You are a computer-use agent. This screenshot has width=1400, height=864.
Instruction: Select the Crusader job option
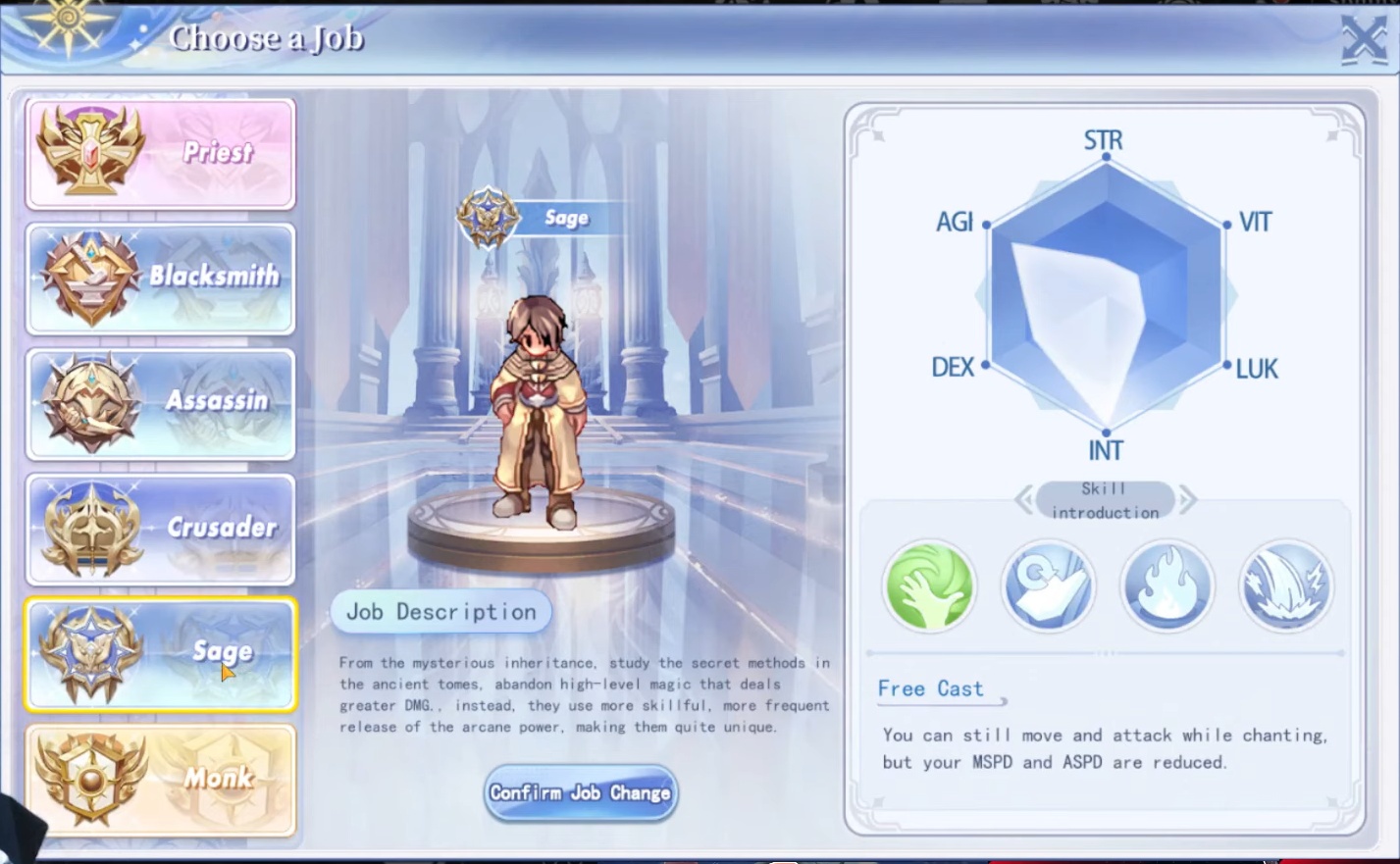pos(160,529)
